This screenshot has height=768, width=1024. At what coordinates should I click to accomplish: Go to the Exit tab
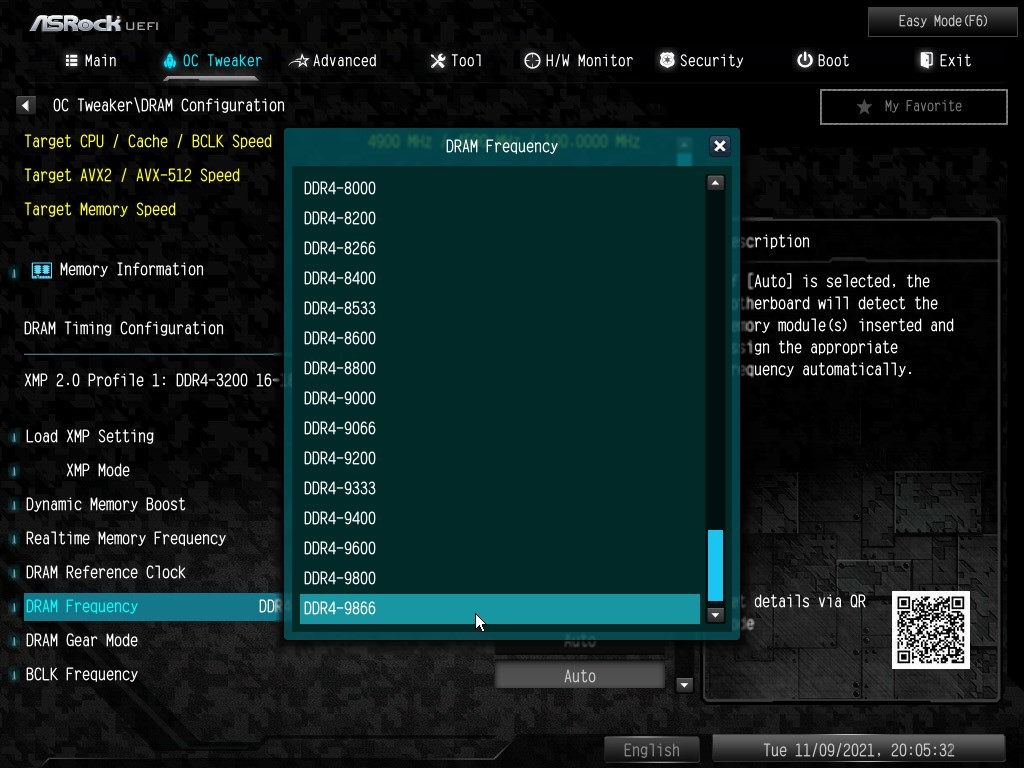(x=945, y=61)
